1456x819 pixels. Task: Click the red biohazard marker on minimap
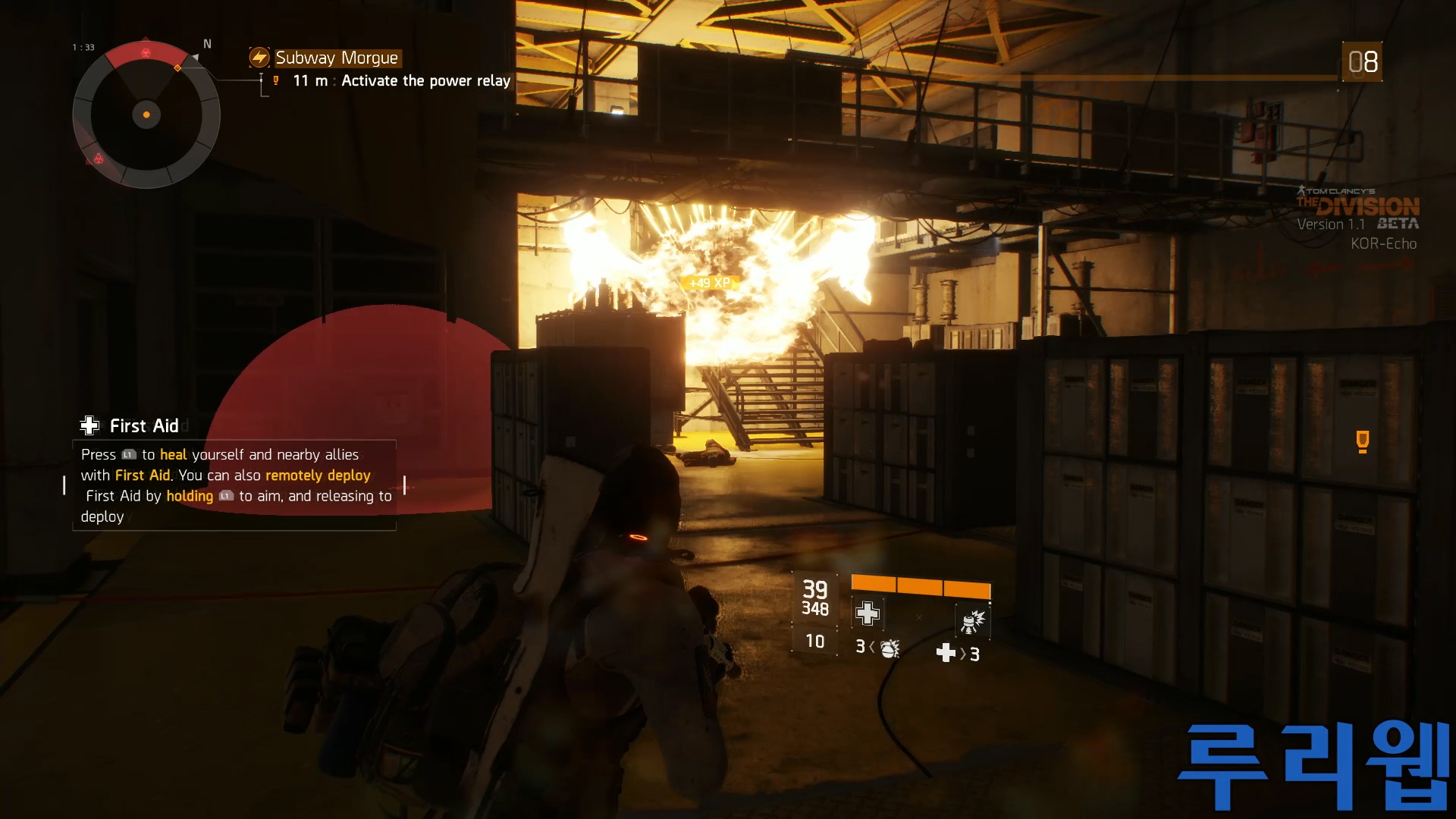point(146,52)
